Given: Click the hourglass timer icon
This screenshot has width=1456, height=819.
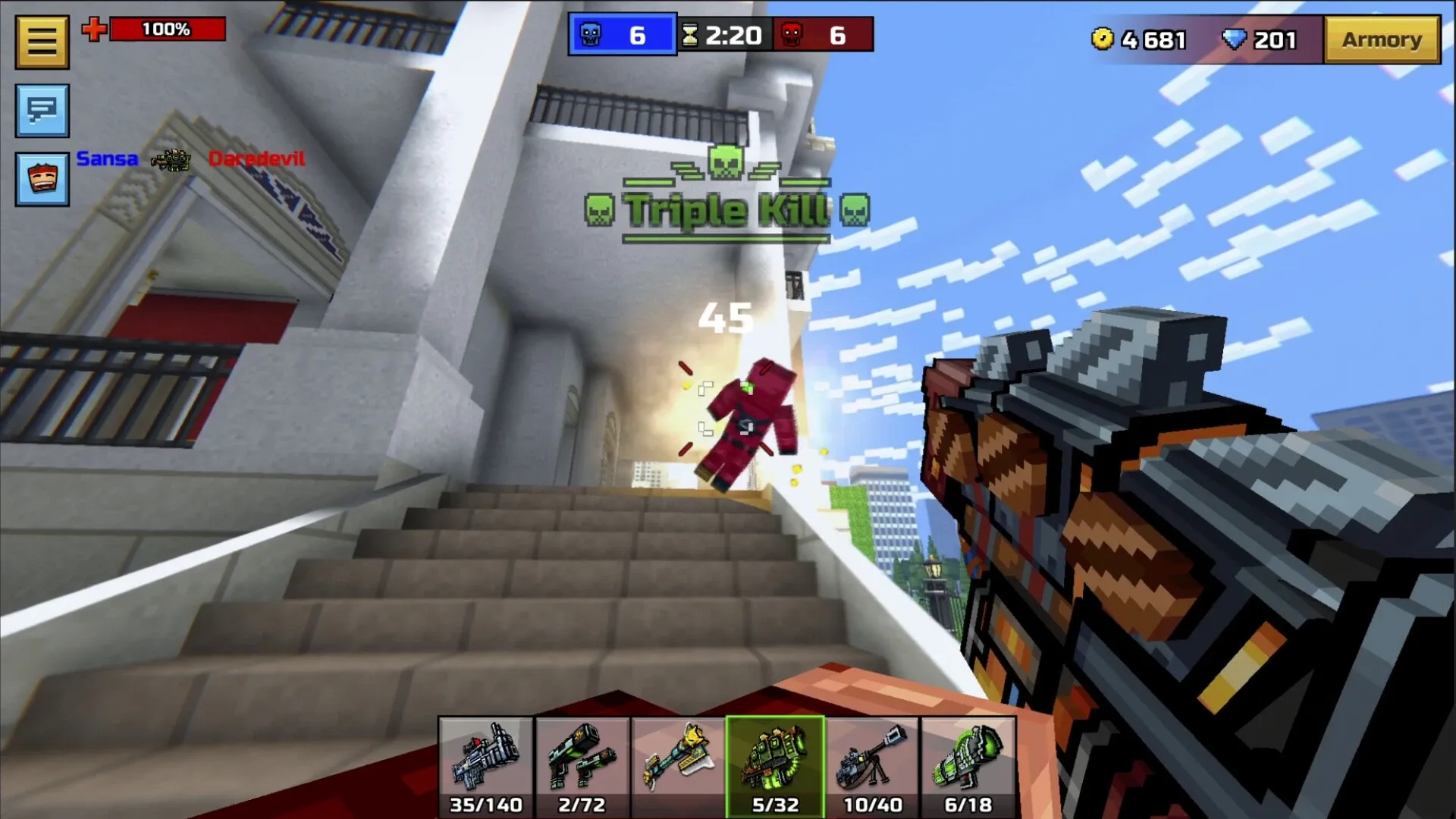Looking at the screenshot, I should [688, 33].
